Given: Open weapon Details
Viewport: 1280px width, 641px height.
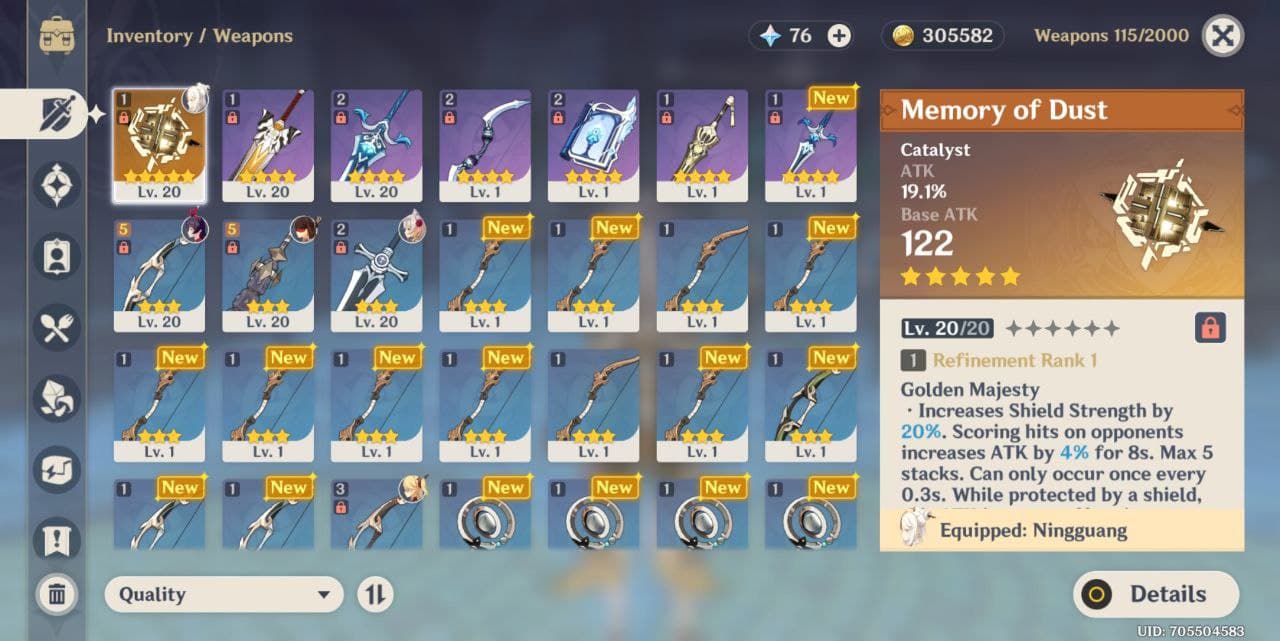Looking at the screenshot, I should [1156, 595].
